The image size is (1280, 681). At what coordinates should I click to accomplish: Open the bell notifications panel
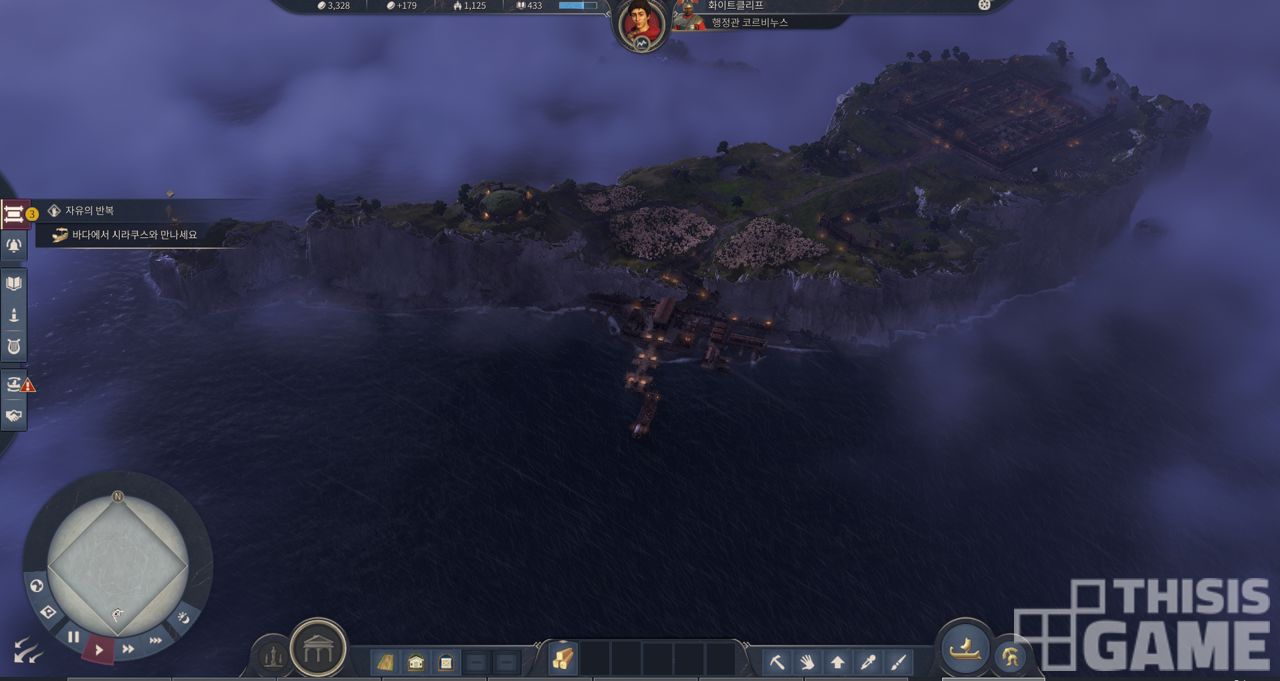tap(14, 246)
